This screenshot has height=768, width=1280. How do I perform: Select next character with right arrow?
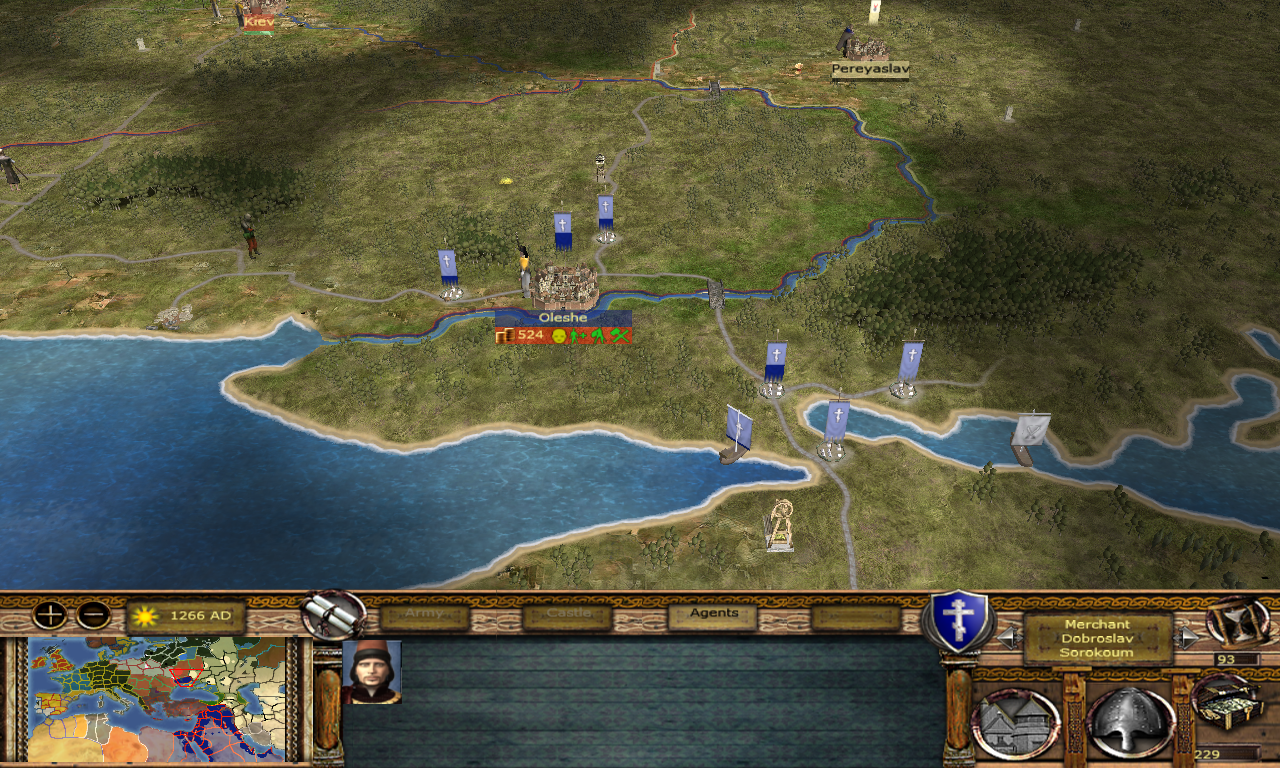1188,637
